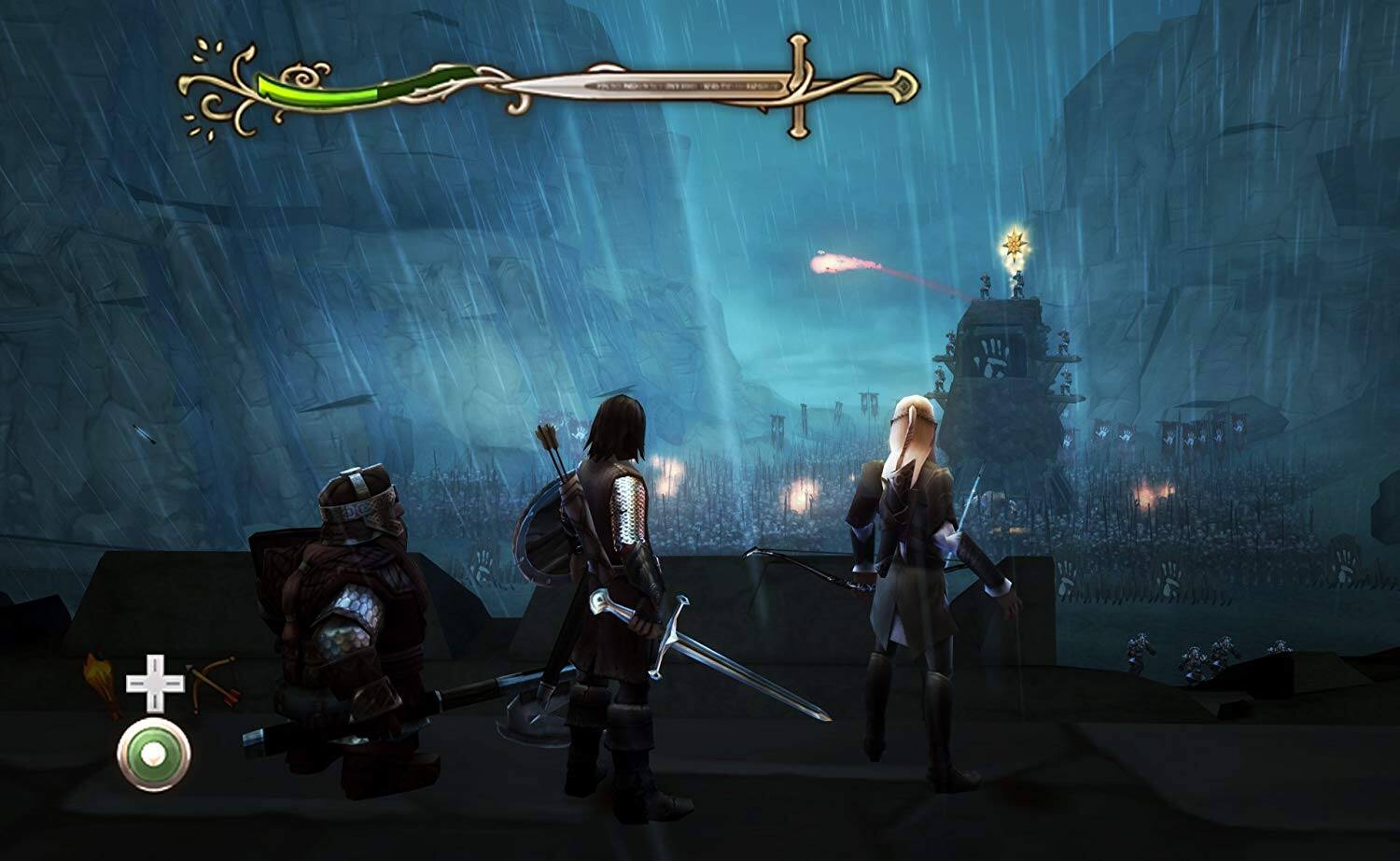Screen dimensions: 1400x861
Task: Click the green circular action button icon
Action: (x=152, y=755)
